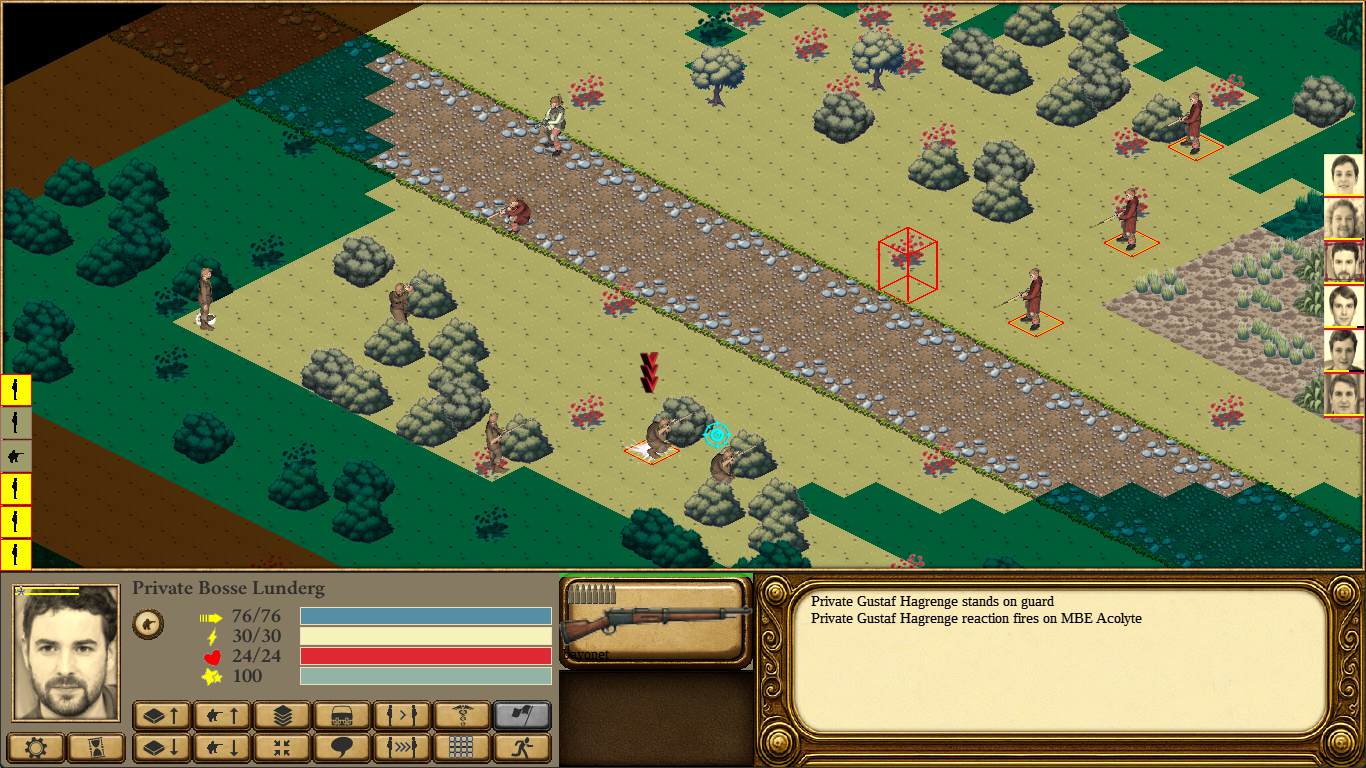Image resolution: width=1366 pixels, height=768 pixels.
Task: Toggle the tile grid overlay
Action: click(x=462, y=747)
